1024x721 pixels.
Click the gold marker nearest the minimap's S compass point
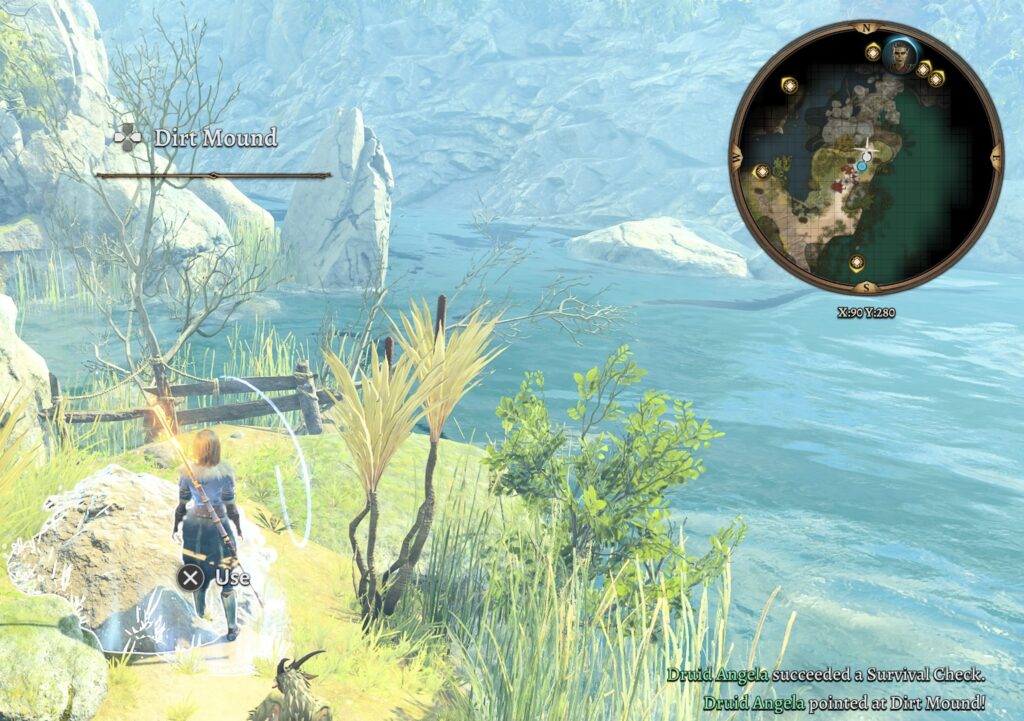(x=857, y=263)
